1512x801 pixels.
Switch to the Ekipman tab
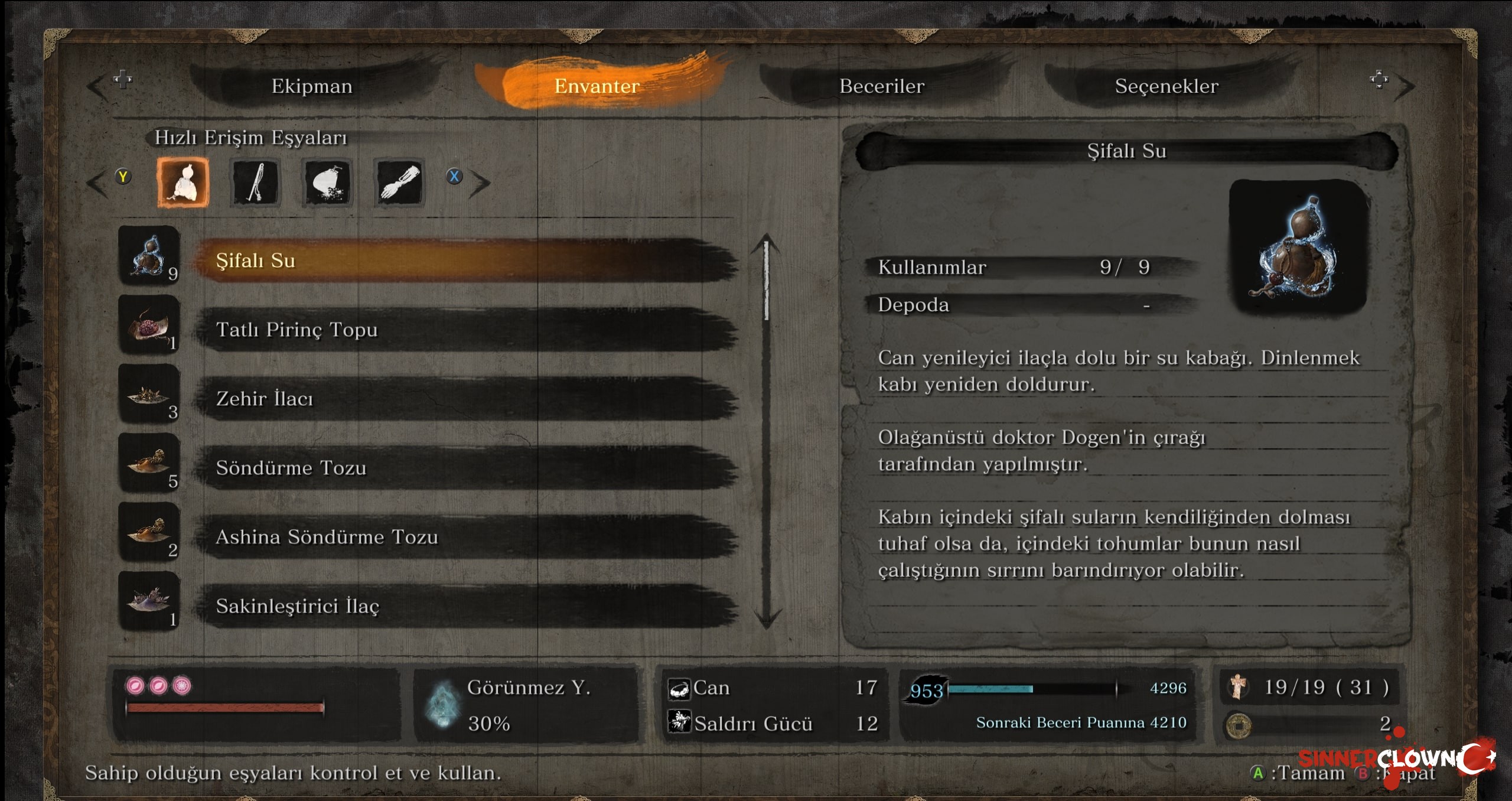[x=312, y=86]
